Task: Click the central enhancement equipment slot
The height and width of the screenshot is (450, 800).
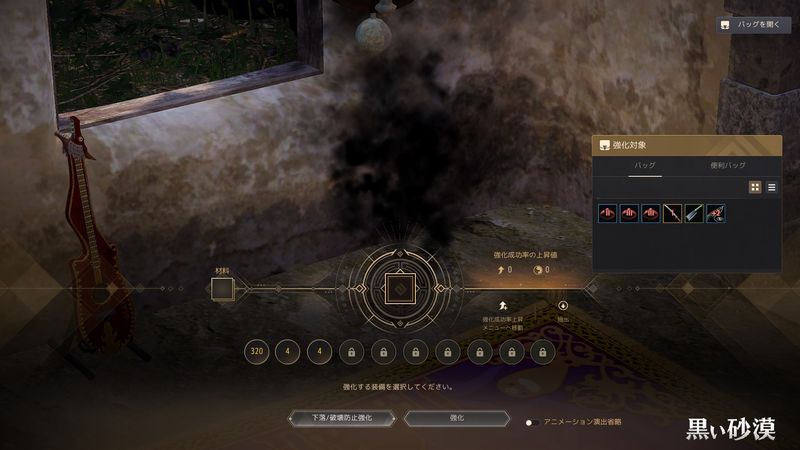Action: pyautogui.click(x=398, y=290)
